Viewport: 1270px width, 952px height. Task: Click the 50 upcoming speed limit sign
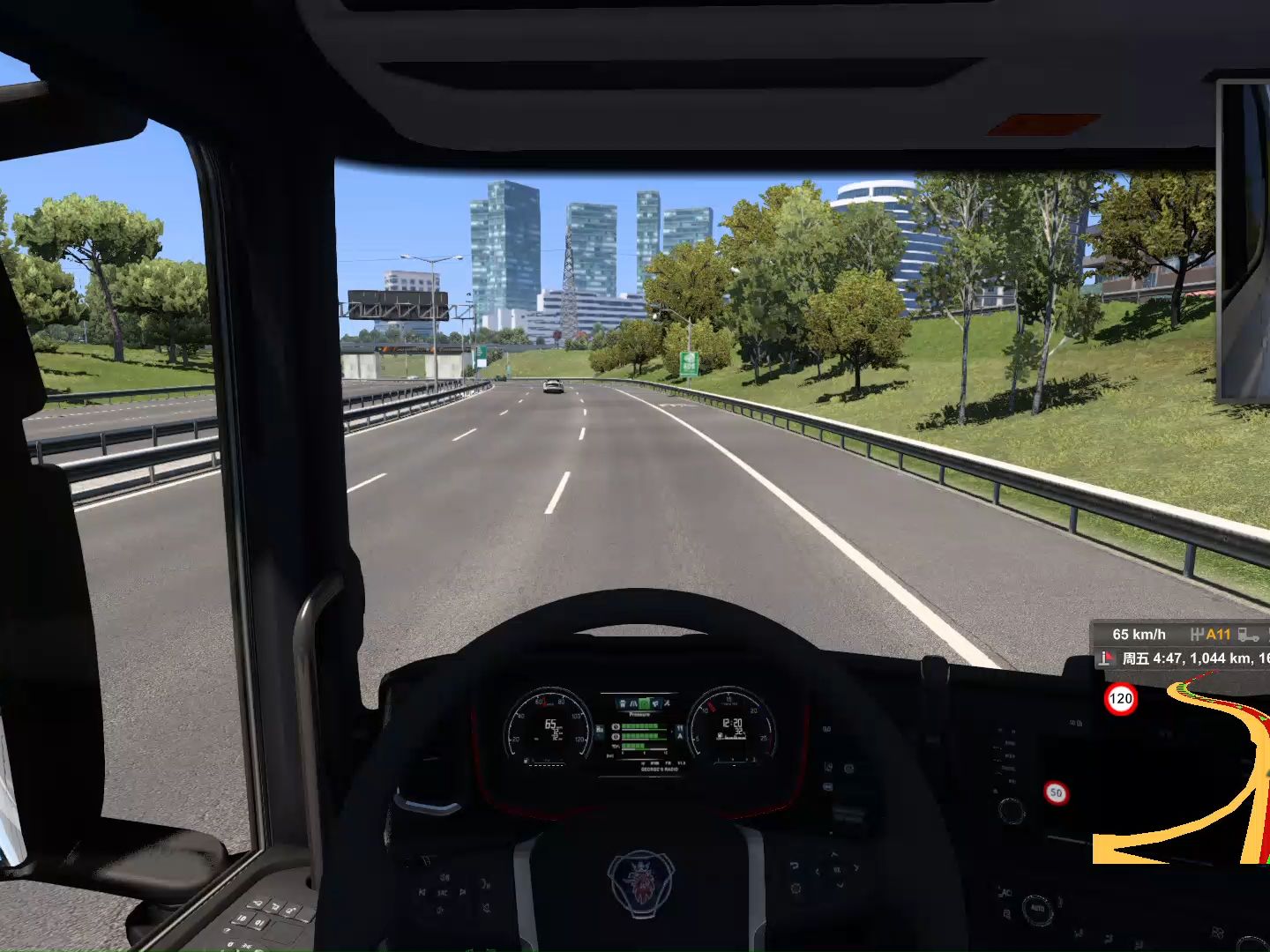[1056, 791]
